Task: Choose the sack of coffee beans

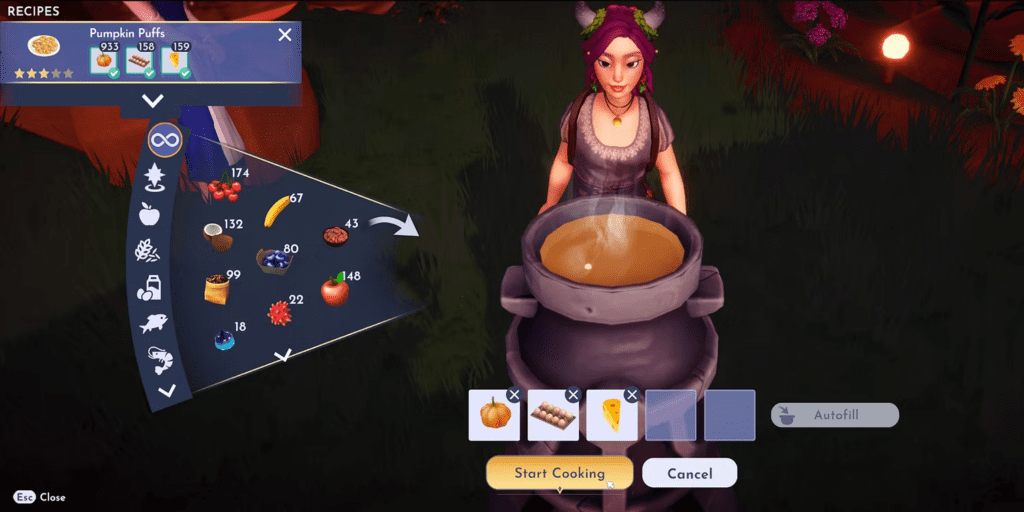Action: (216, 290)
